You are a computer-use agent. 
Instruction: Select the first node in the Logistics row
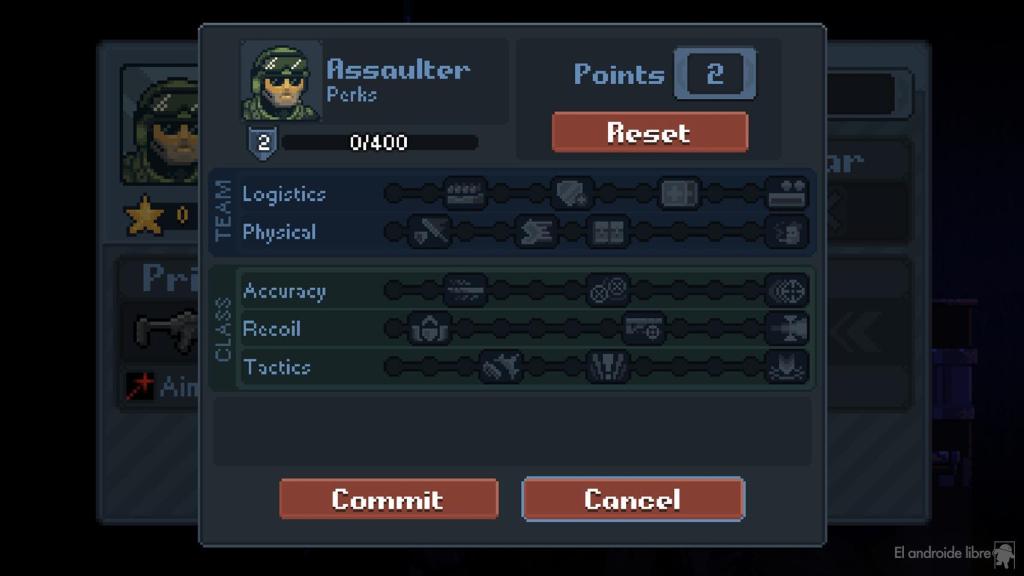(394, 194)
